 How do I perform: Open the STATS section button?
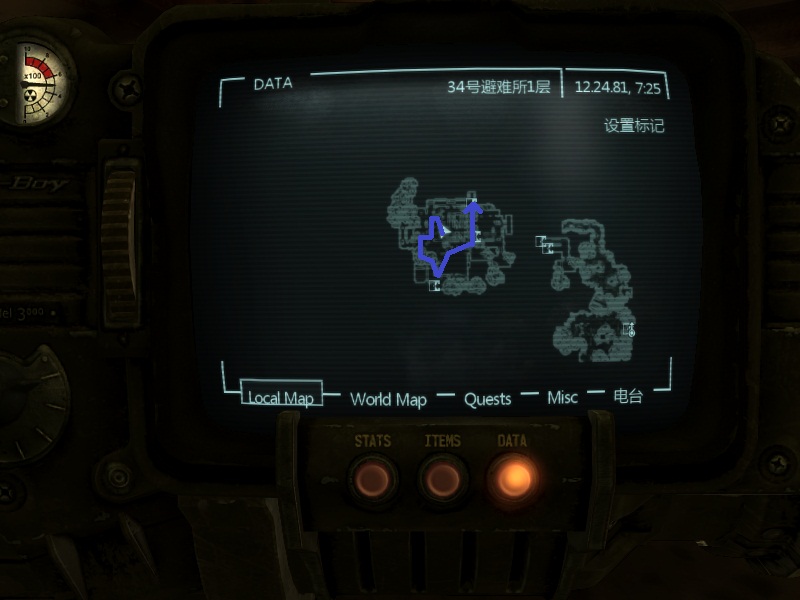(373, 478)
